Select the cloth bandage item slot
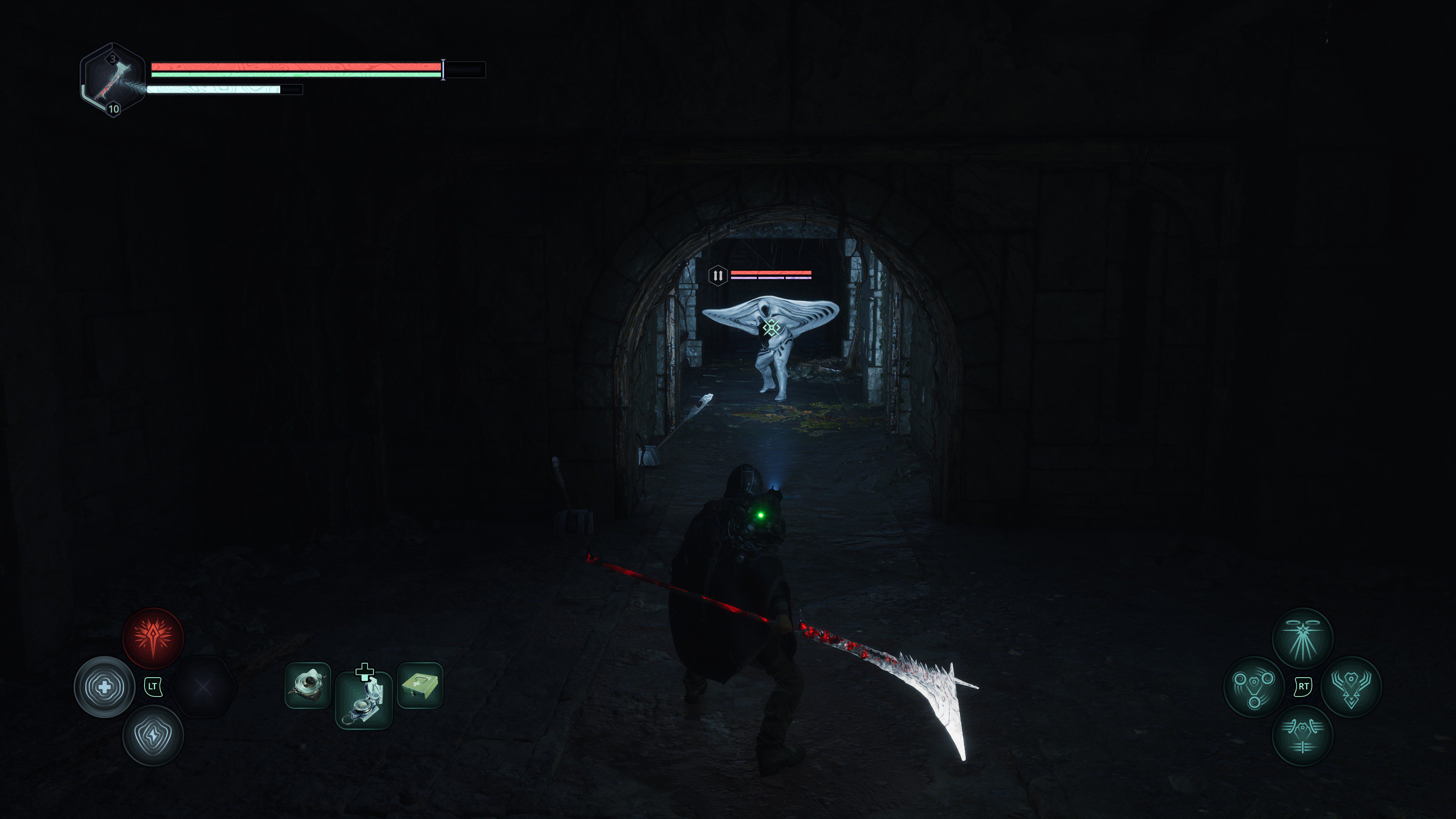1456x819 pixels. click(308, 685)
